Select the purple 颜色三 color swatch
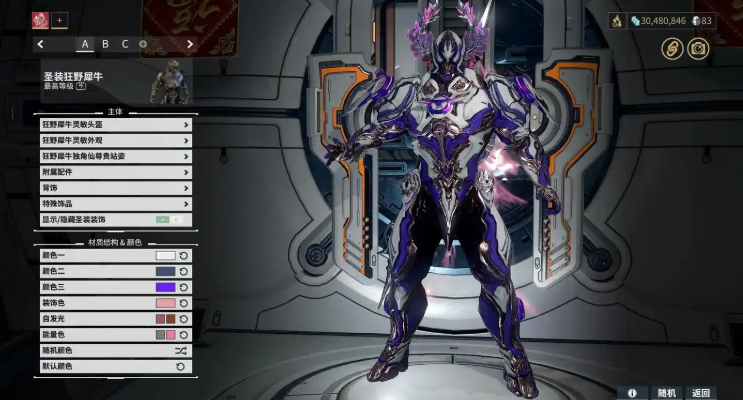Viewport: 743px width, 400px height. click(x=165, y=288)
